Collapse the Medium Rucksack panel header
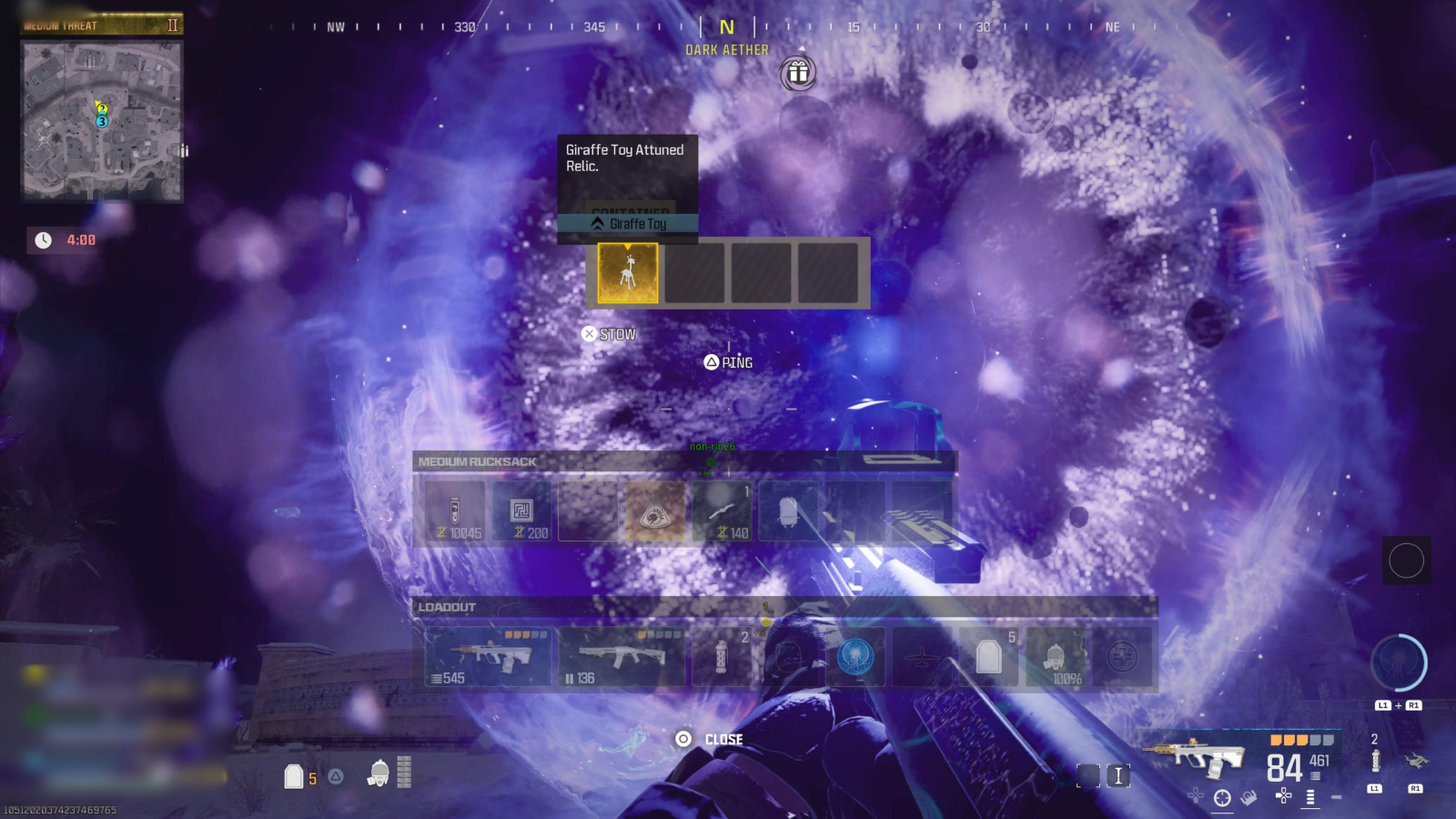This screenshot has width=1456, height=819. point(477,461)
